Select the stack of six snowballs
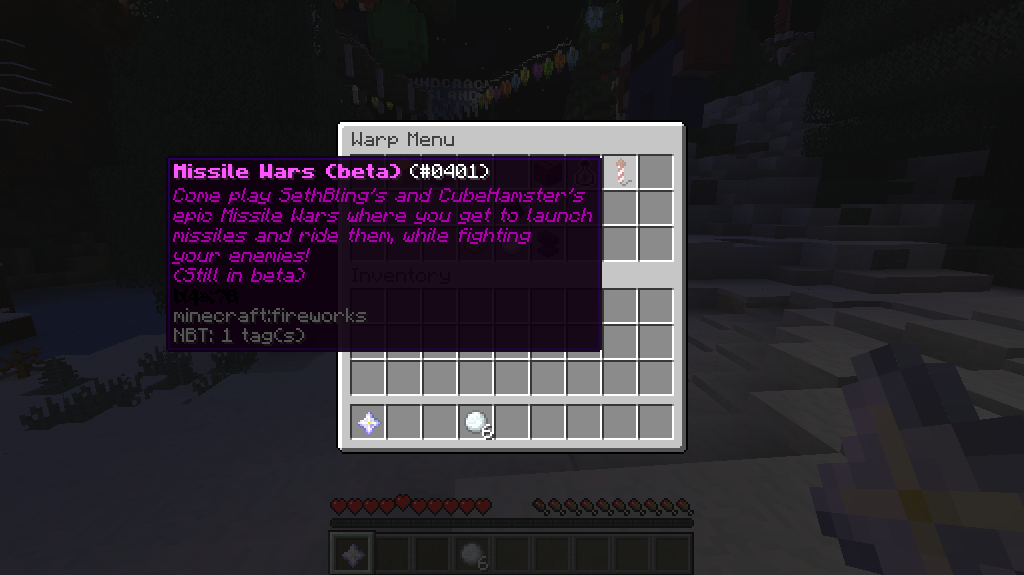The height and width of the screenshot is (575, 1024). [476, 423]
